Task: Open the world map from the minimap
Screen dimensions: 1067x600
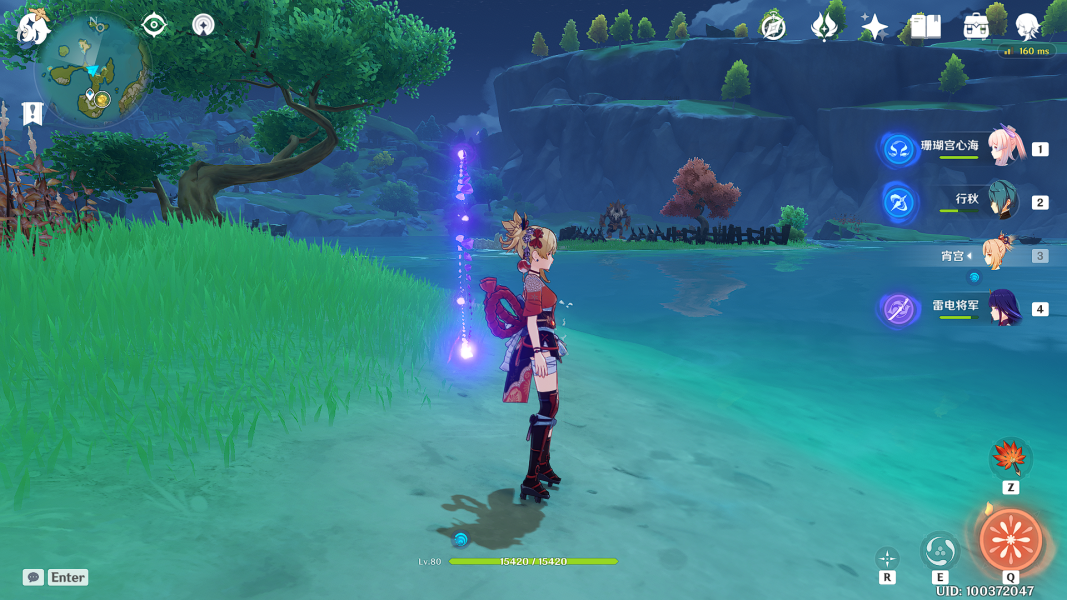Action: coord(92,71)
